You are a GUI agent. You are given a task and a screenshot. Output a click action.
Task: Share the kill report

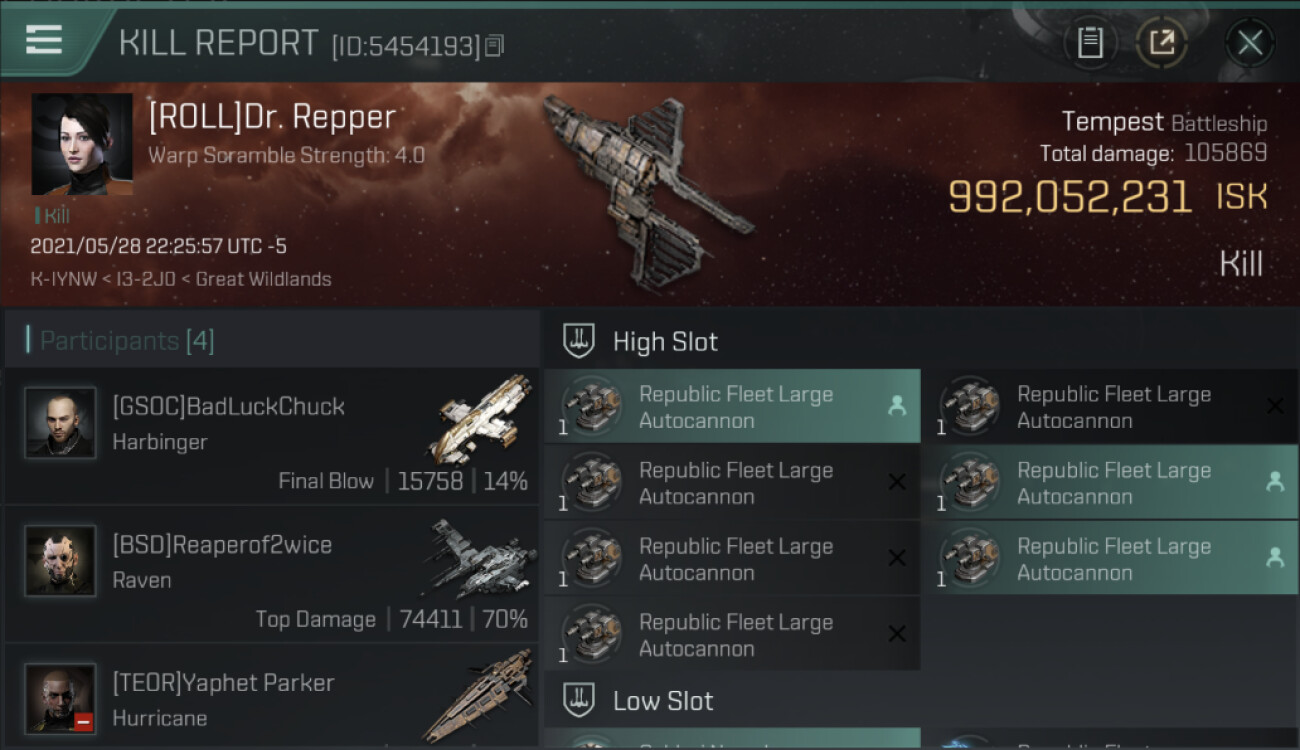pyautogui.click(x=1161, y=42)
